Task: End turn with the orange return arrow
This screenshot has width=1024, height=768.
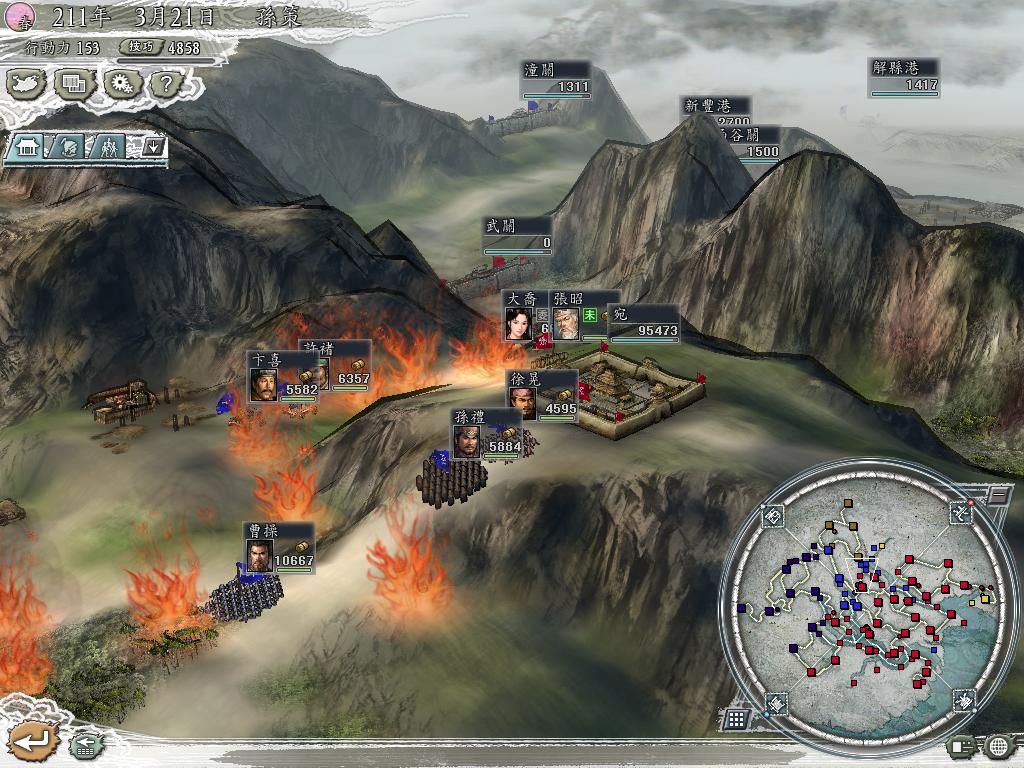Action: (x=32, y=741)
